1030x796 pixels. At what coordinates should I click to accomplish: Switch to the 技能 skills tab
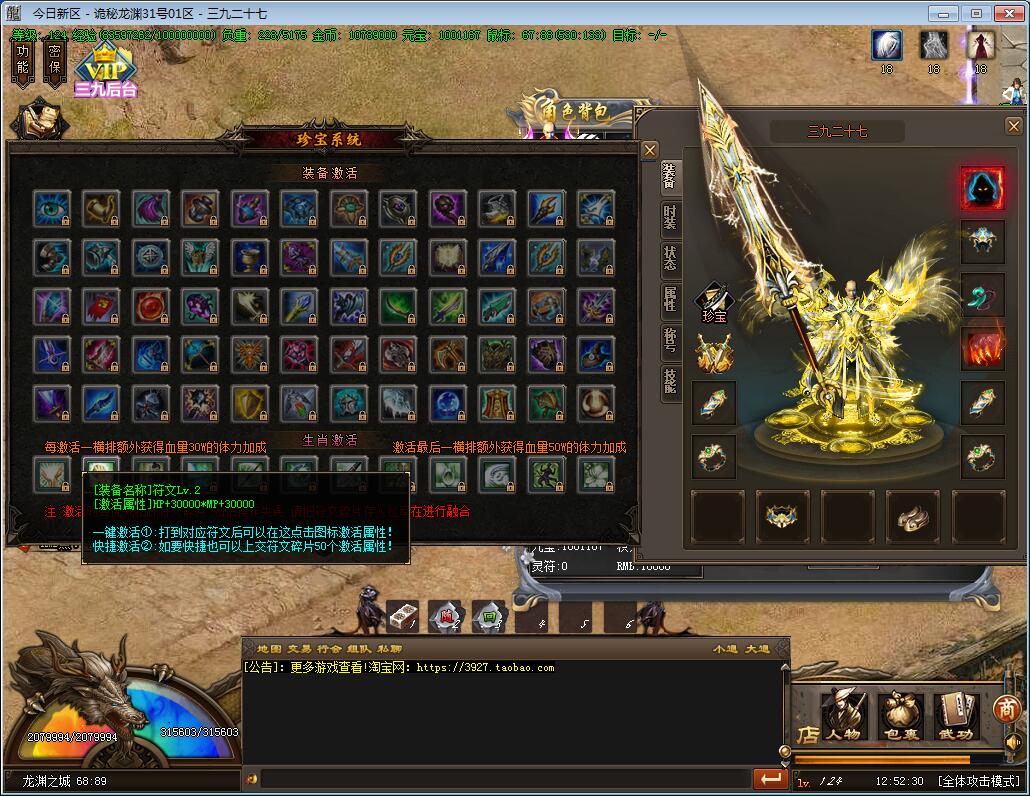coord(669,380)
